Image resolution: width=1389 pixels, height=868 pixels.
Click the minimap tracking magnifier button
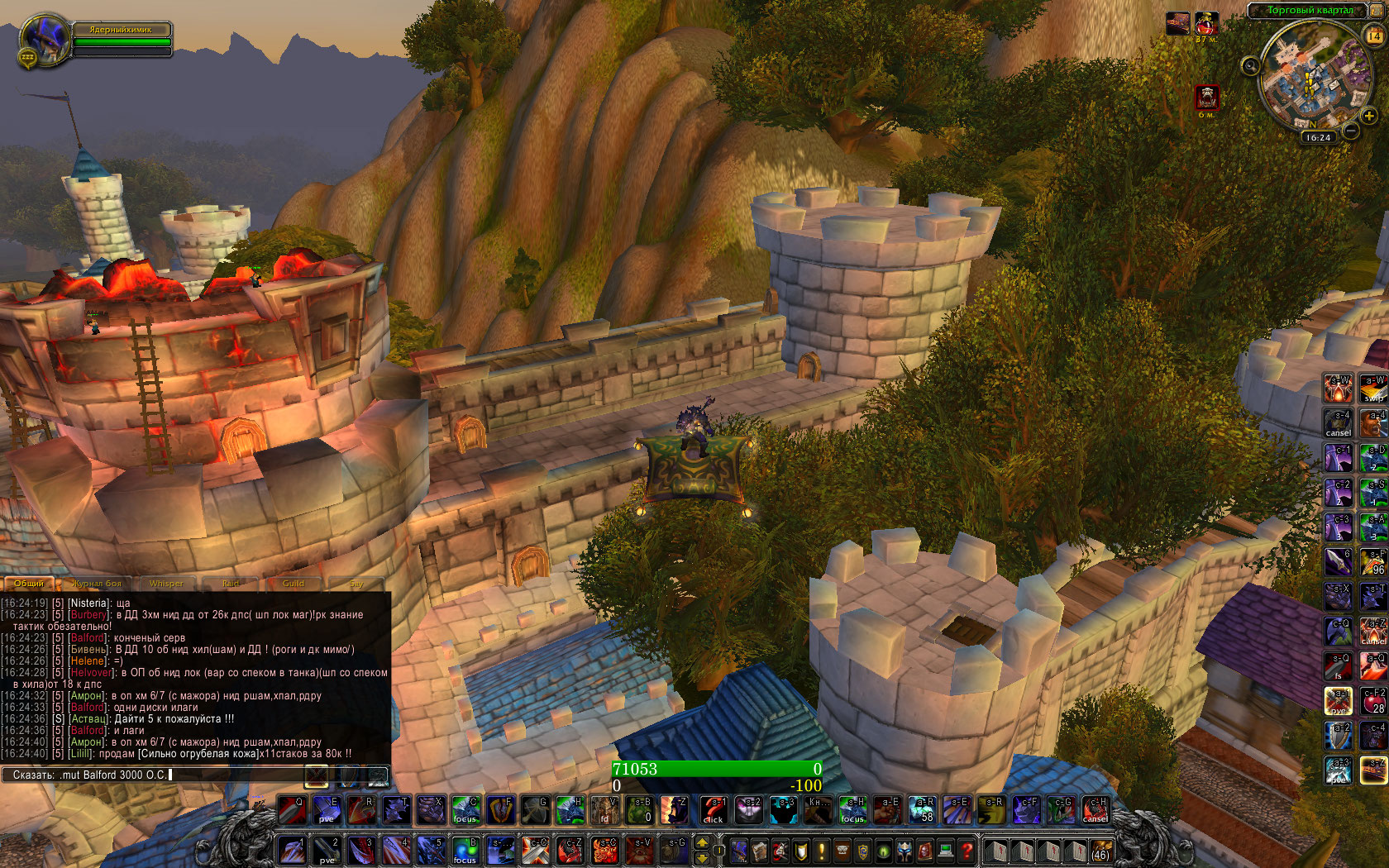click(1250, 65)
